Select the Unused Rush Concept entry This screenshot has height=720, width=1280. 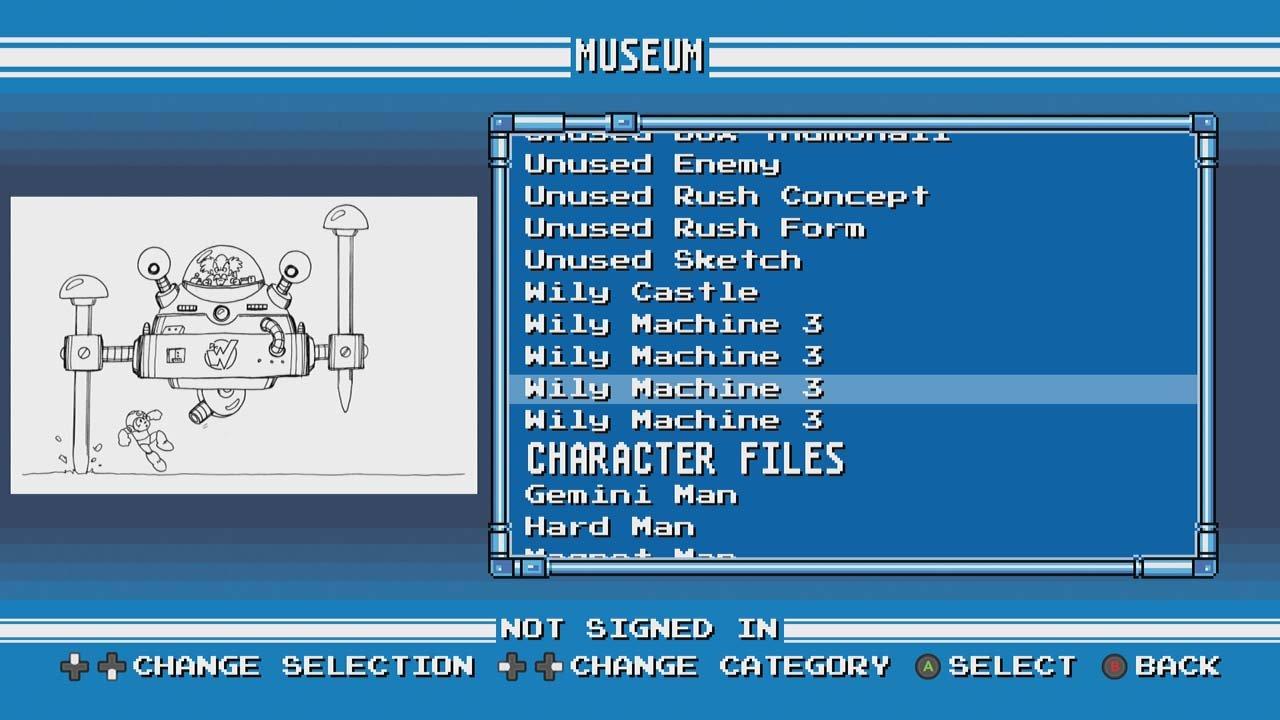point(725,196)
